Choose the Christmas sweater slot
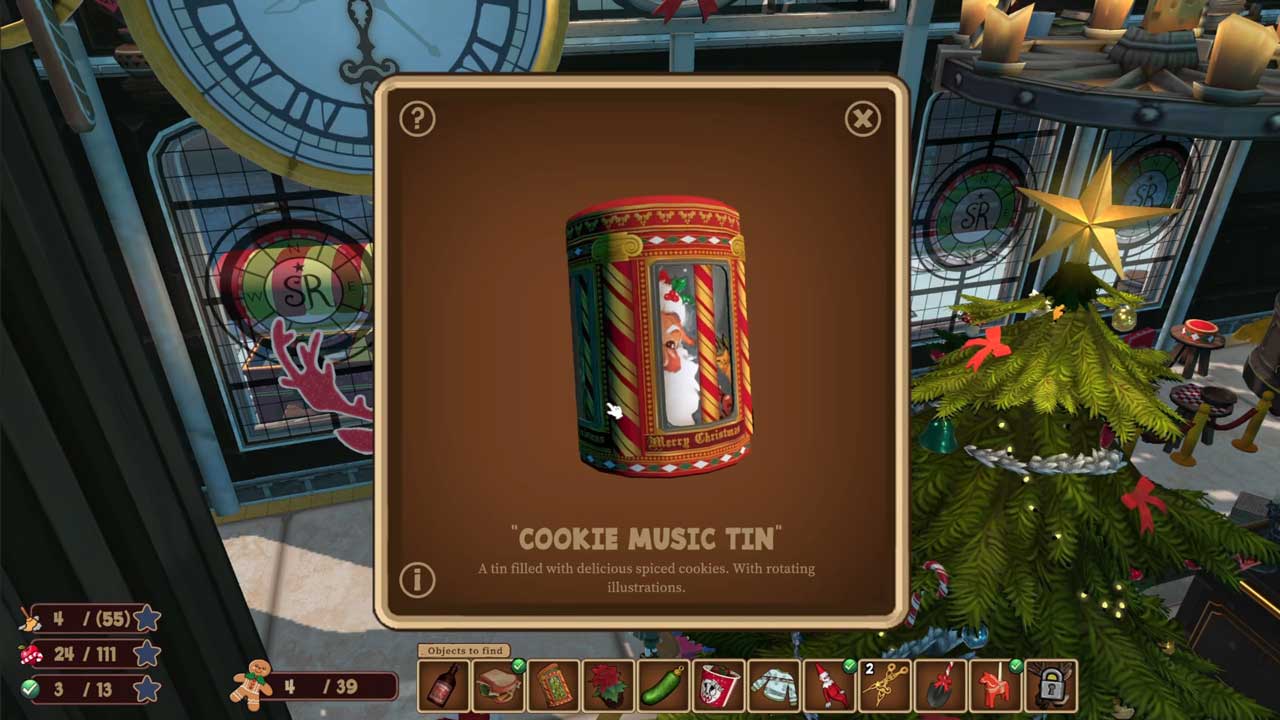 (774, 686)
